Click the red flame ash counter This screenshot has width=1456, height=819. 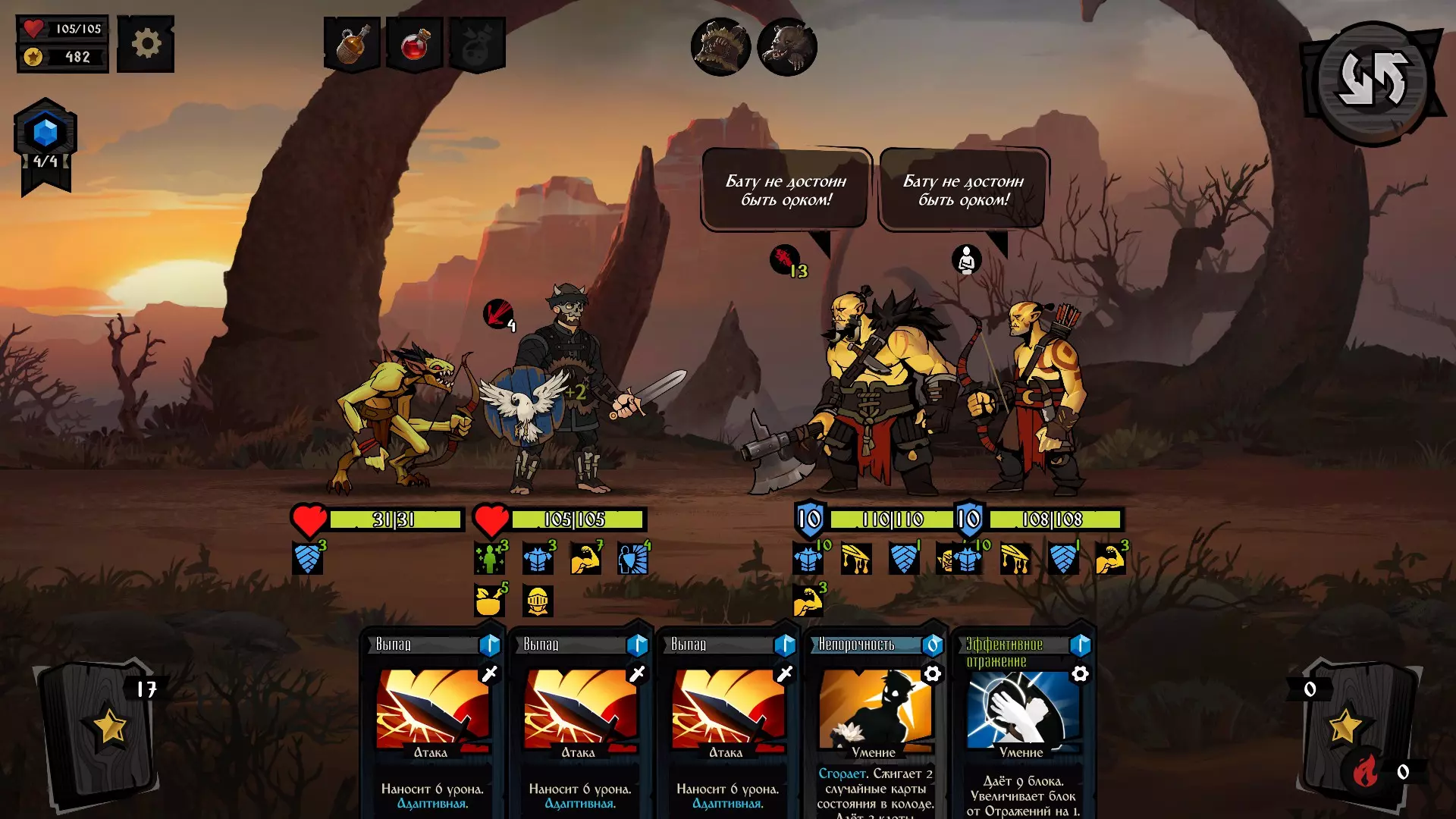coord(1366,772)
